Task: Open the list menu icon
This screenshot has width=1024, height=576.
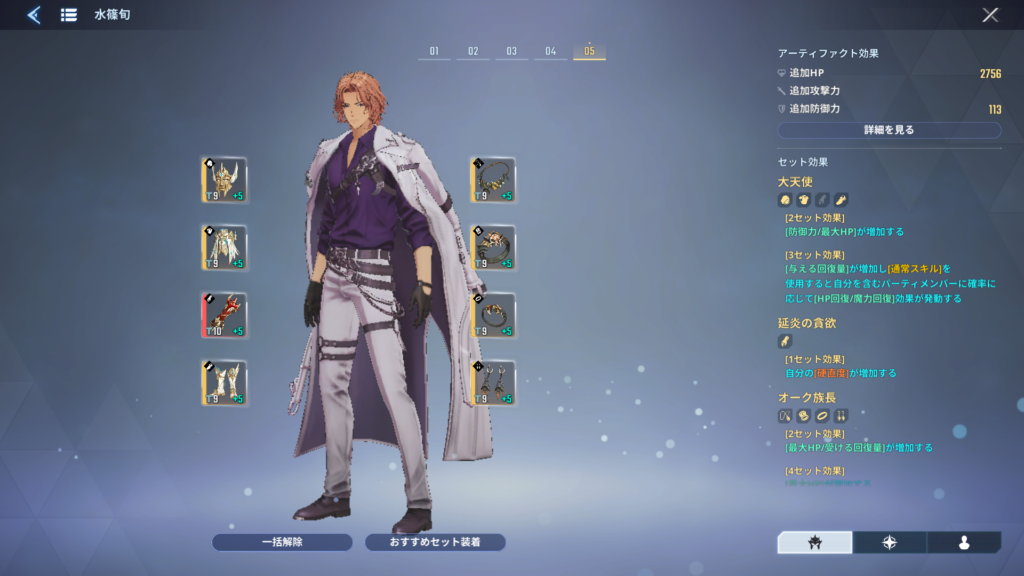Action: tap(69, 15)
